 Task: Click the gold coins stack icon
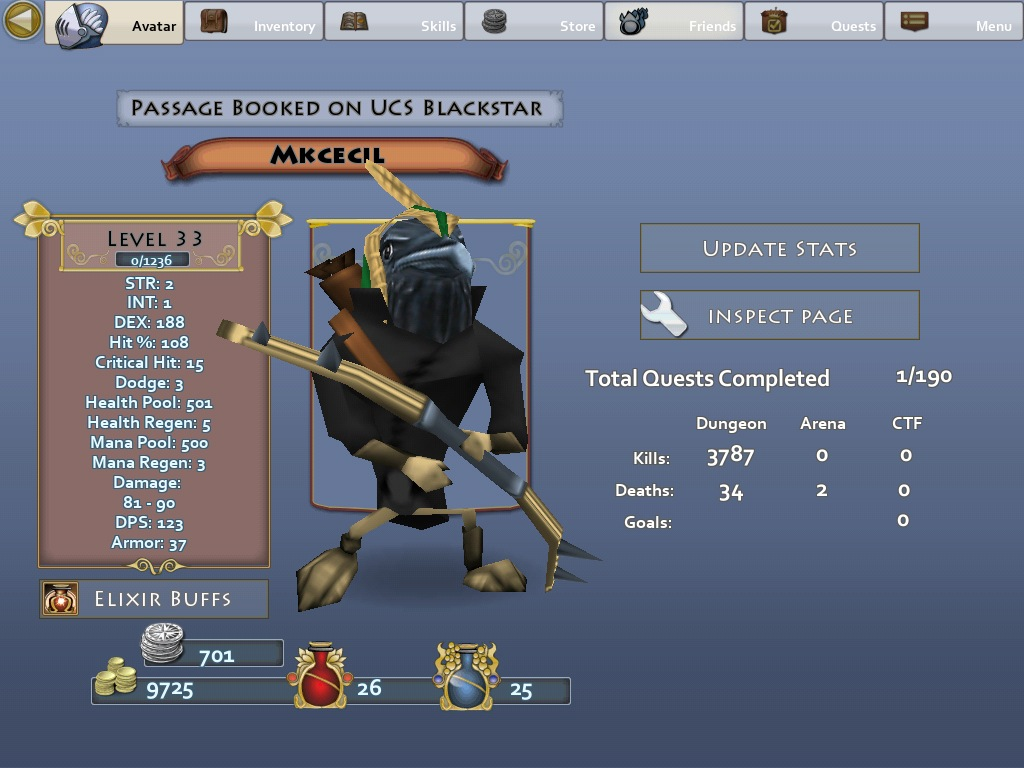click(x=117, y=678)
